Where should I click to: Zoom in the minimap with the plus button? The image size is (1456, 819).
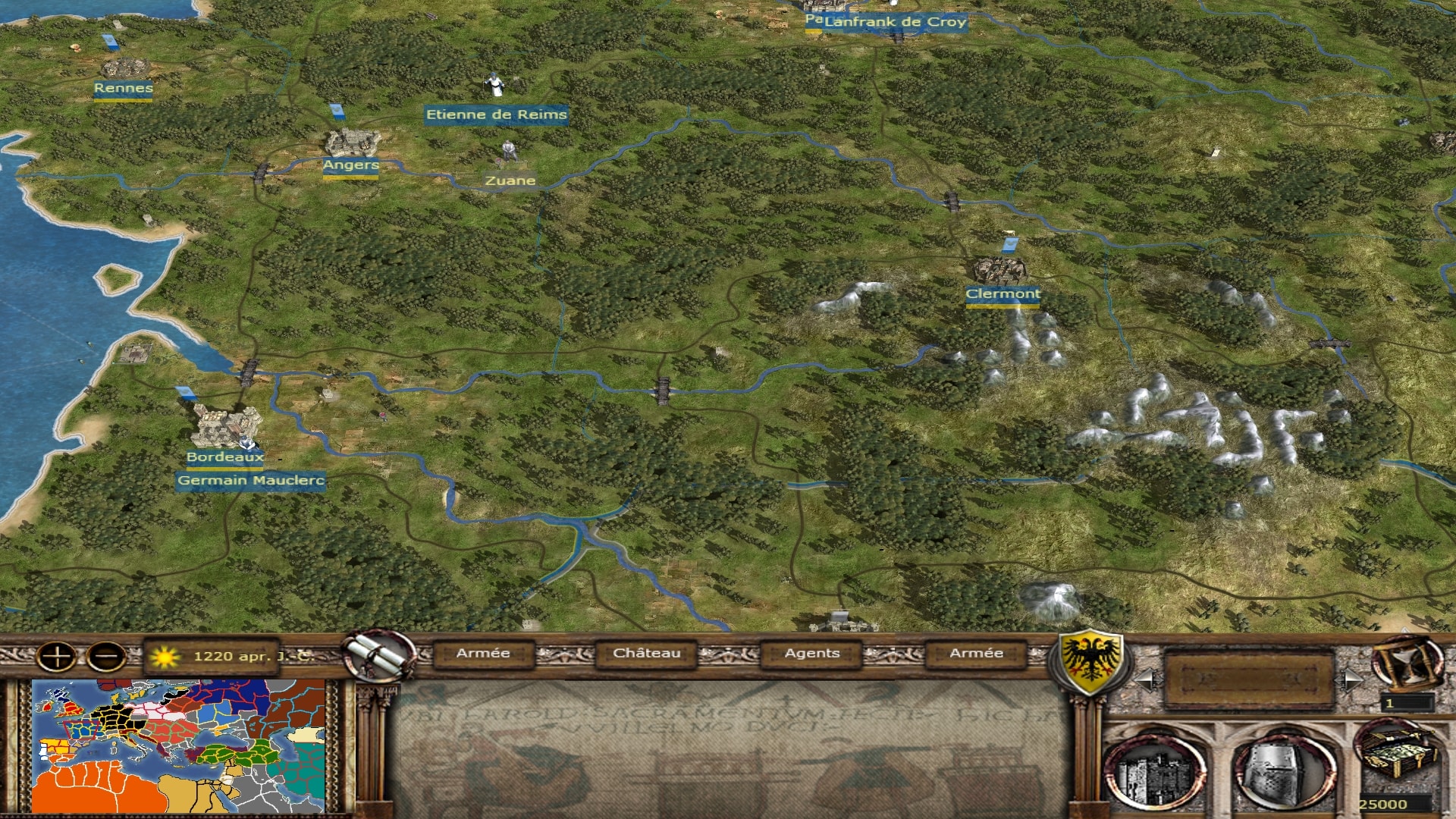[57, 656]
